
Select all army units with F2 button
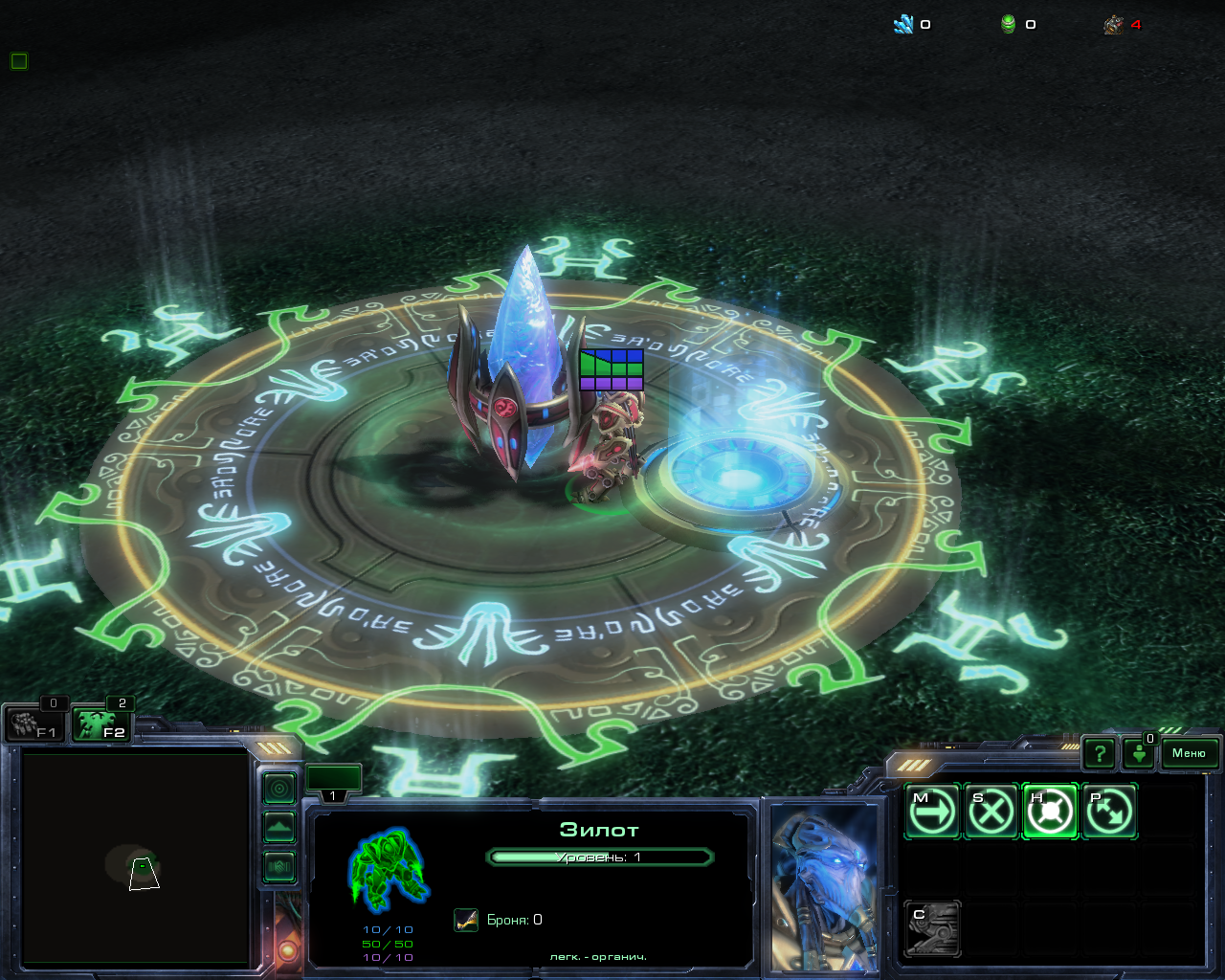101,724
